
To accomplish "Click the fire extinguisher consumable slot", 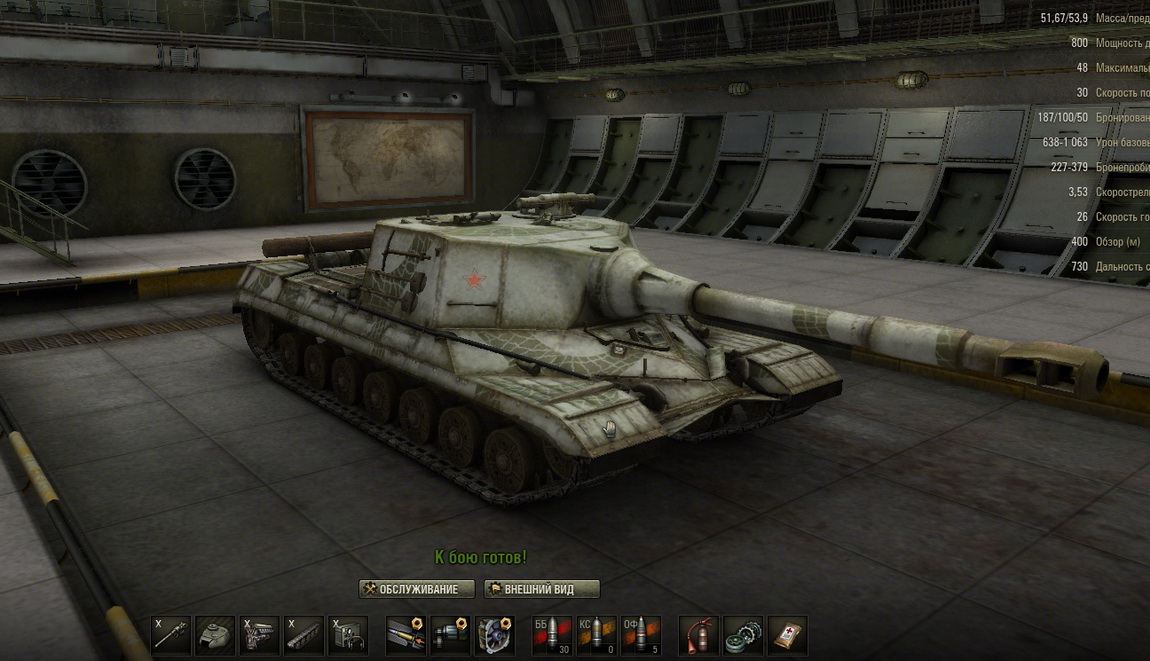I will (699, 636).
